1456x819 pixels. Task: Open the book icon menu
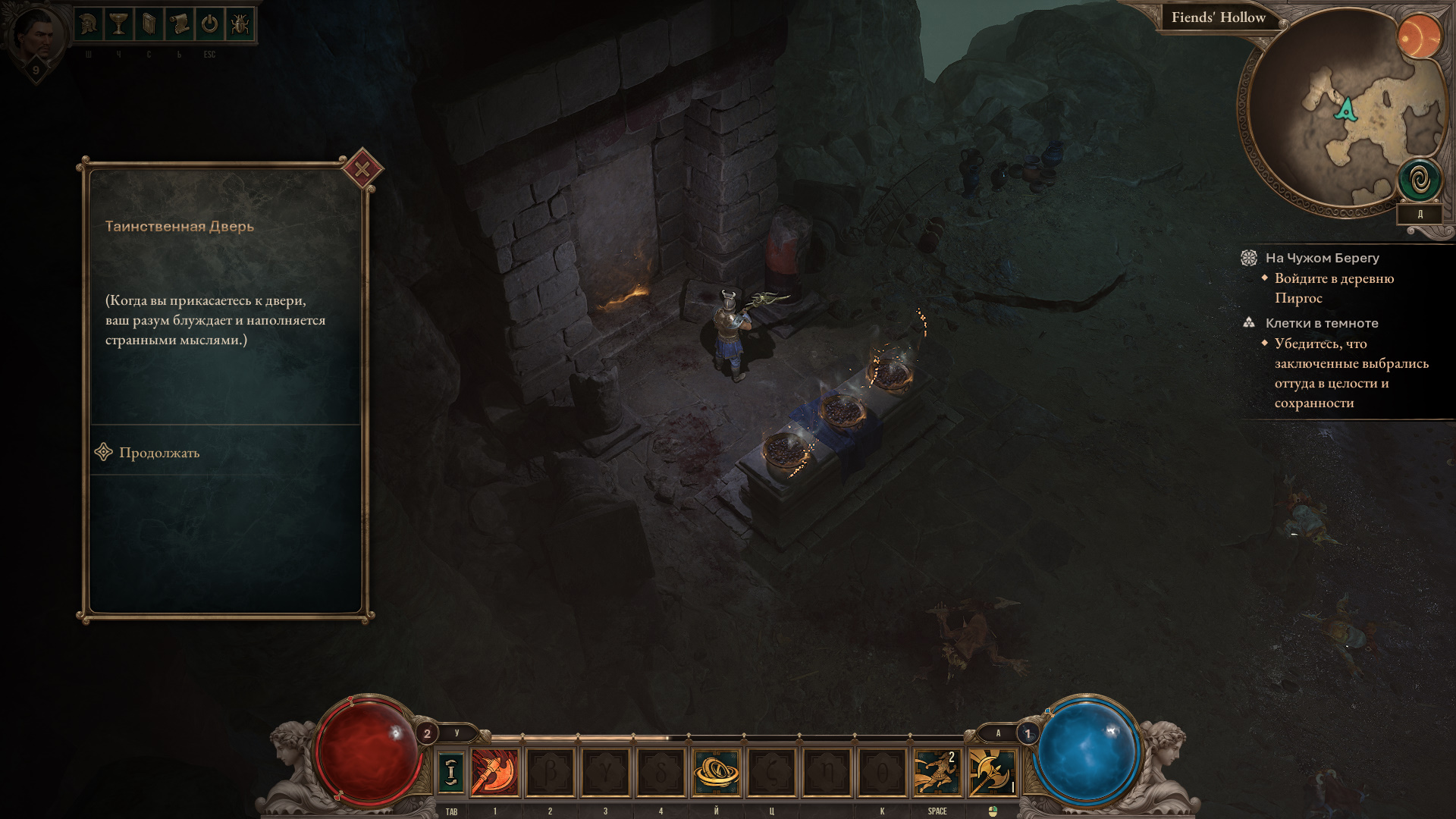149,25
